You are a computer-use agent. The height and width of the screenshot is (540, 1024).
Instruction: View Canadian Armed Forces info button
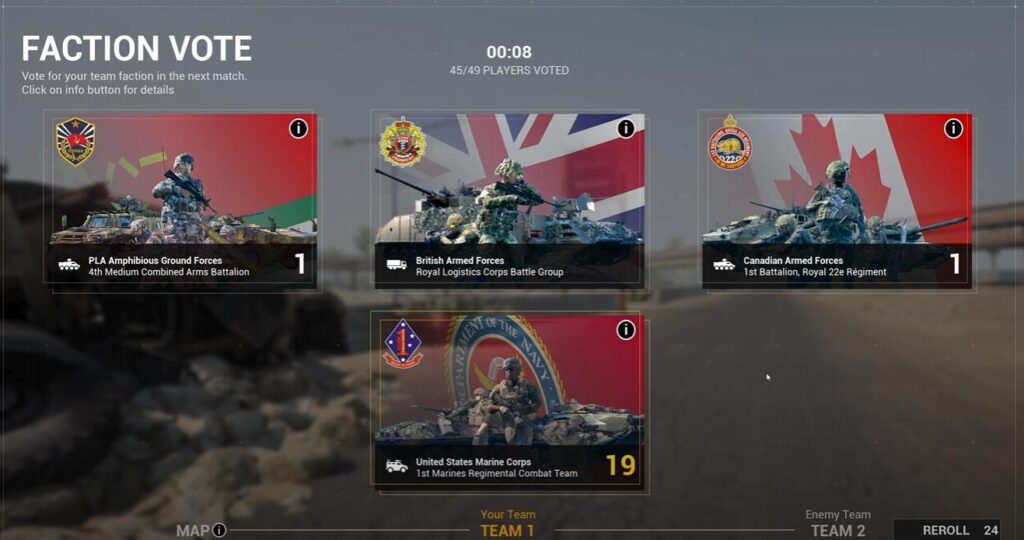(x=953, y=128)
